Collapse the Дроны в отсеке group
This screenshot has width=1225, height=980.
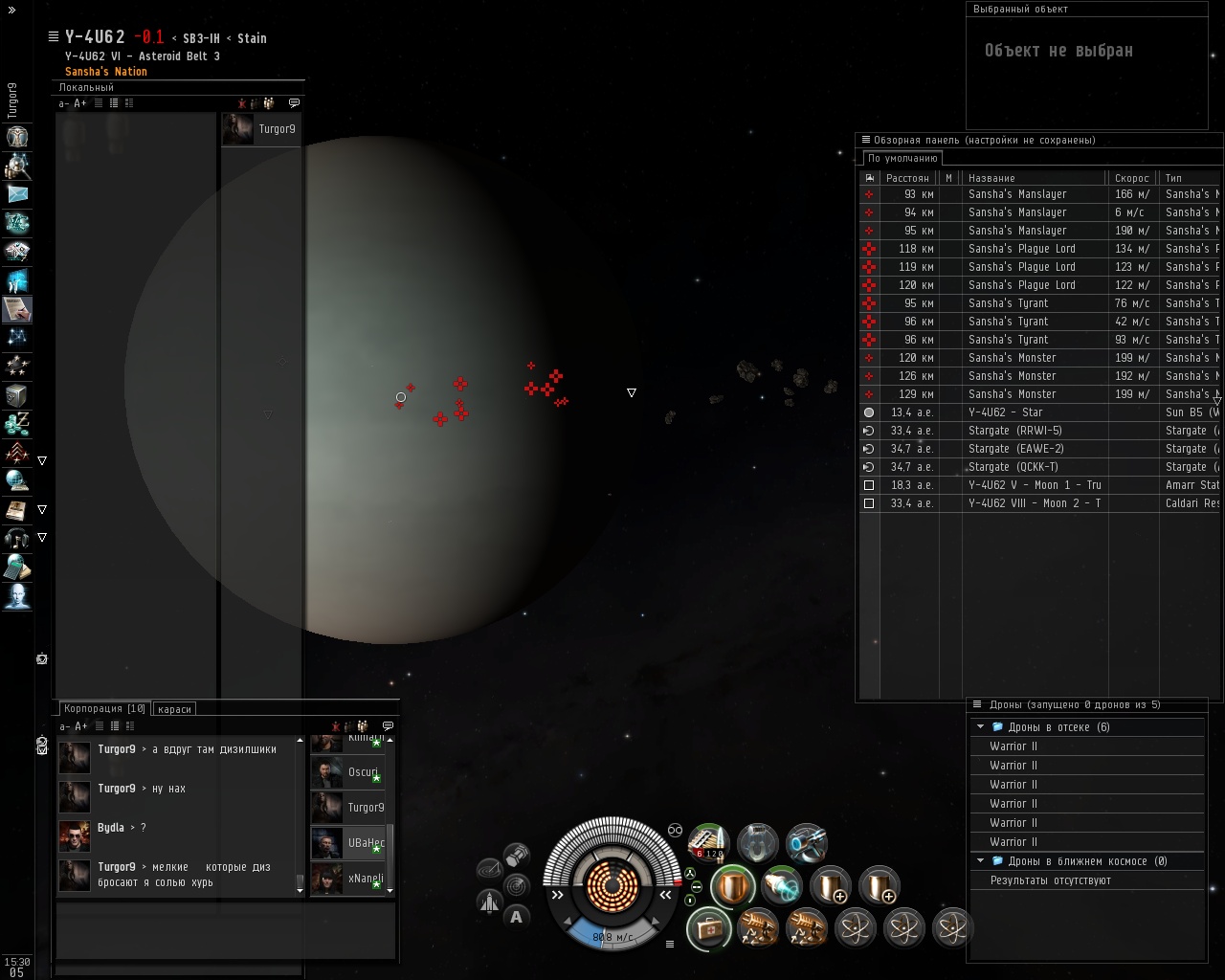[980, 727]
